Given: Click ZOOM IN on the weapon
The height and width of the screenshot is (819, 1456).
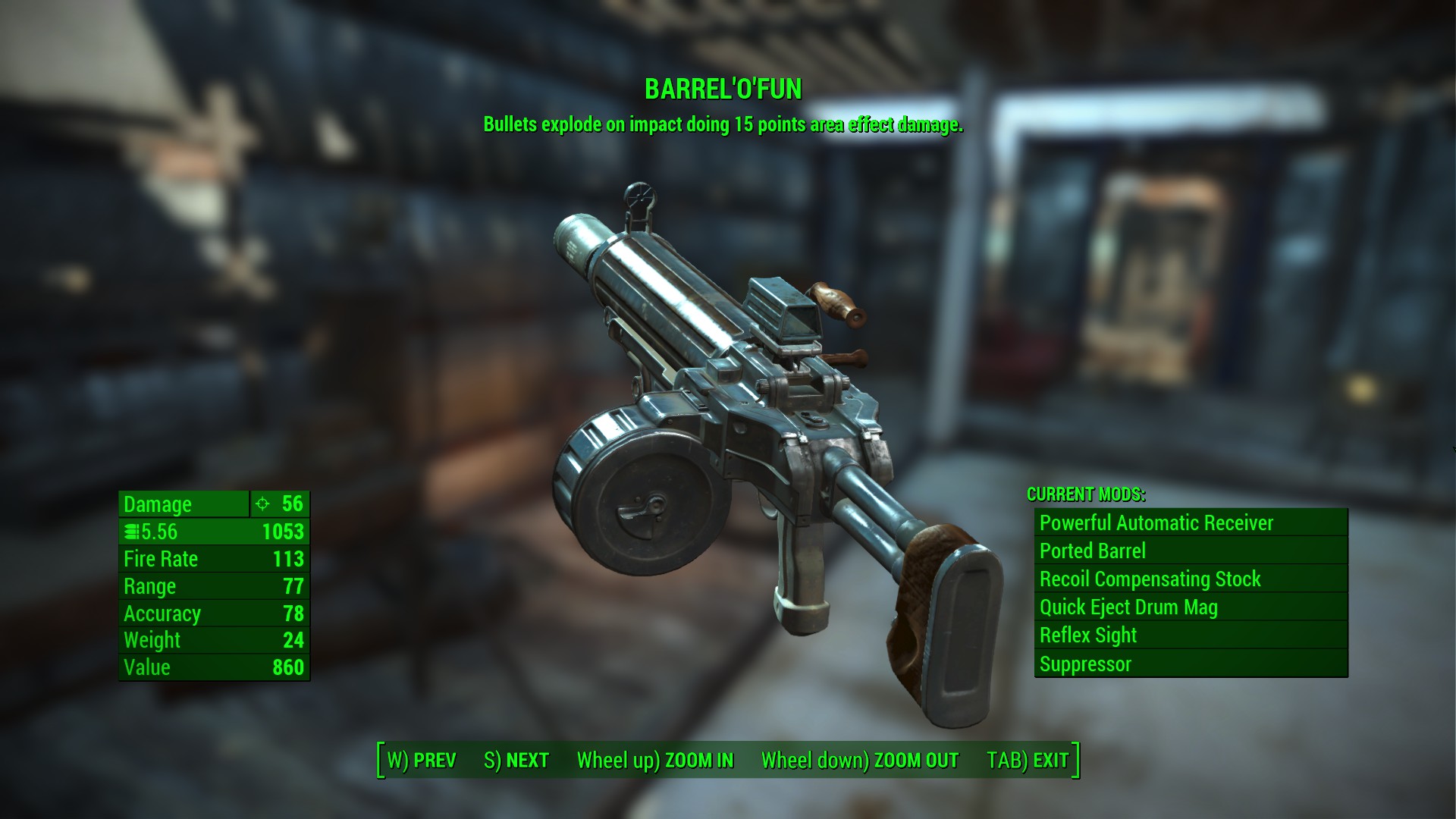Looking at the screenshot, I should (x=655, y=761).
